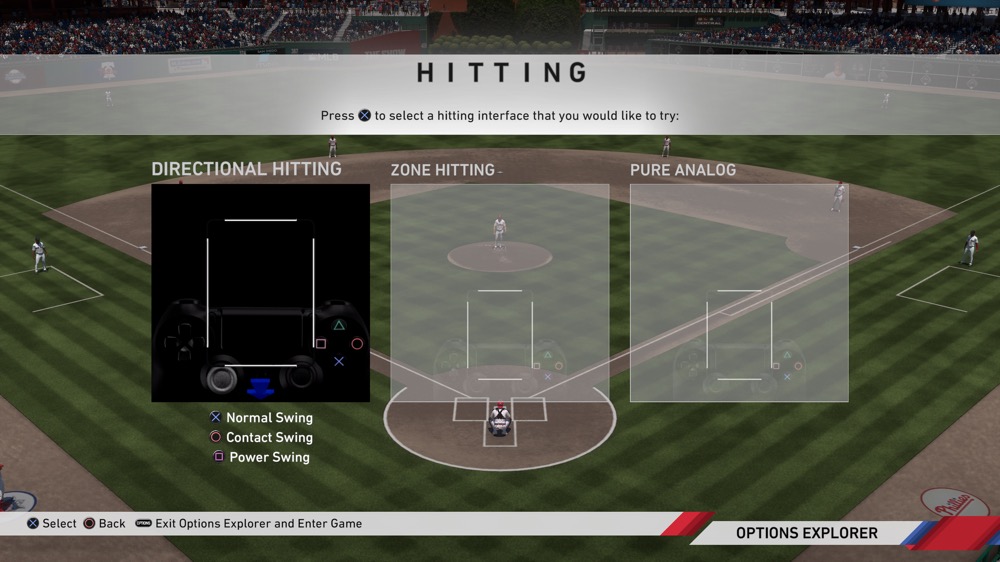This screenshot has height=562, width=1000.
Task: Choose the Zone Hitting interface panel
Action: (499, 293)
